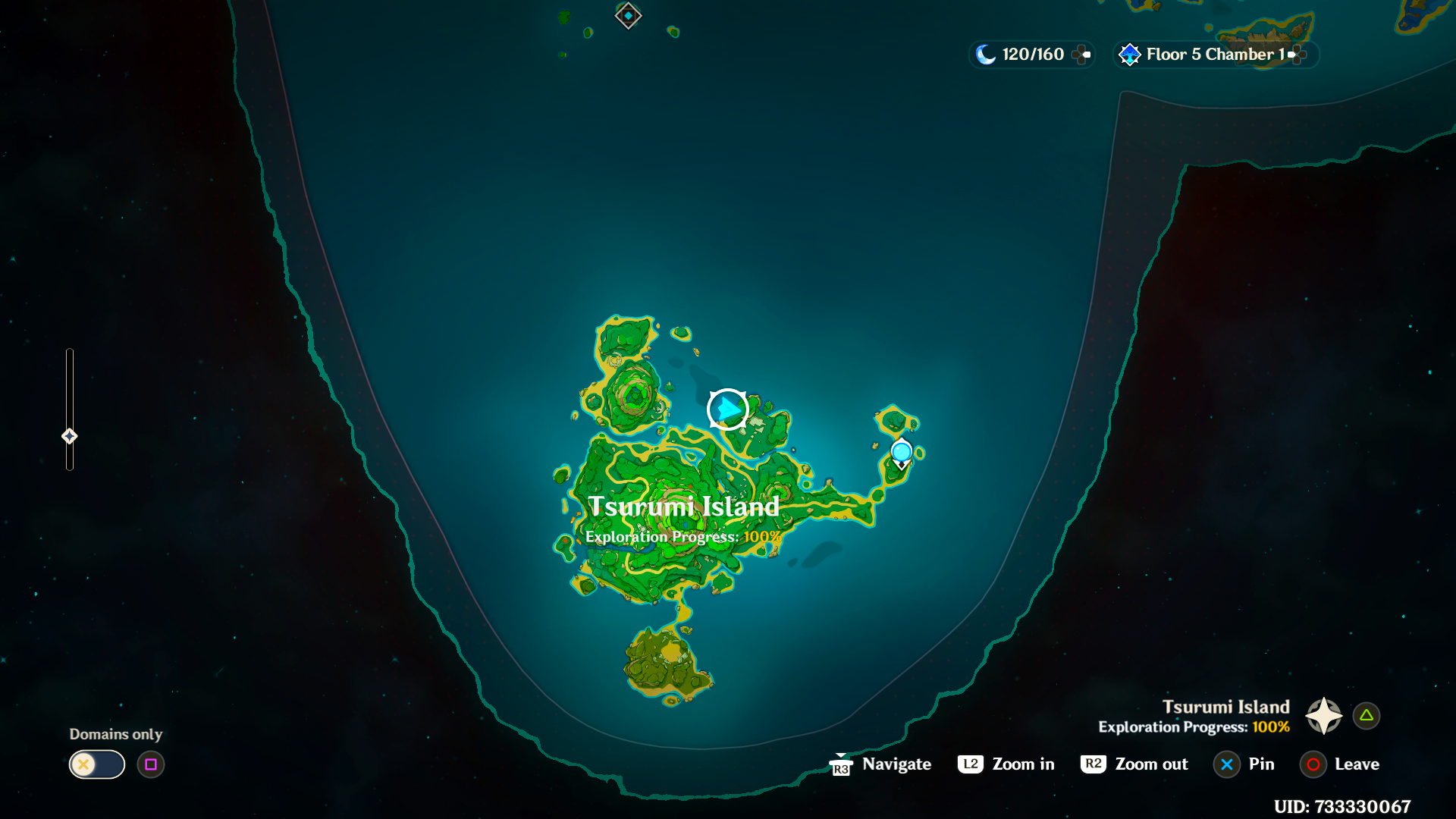The image size is (1456, 819).
Task: Click the R2 Zoom out button
Action: pos(1093,764)
